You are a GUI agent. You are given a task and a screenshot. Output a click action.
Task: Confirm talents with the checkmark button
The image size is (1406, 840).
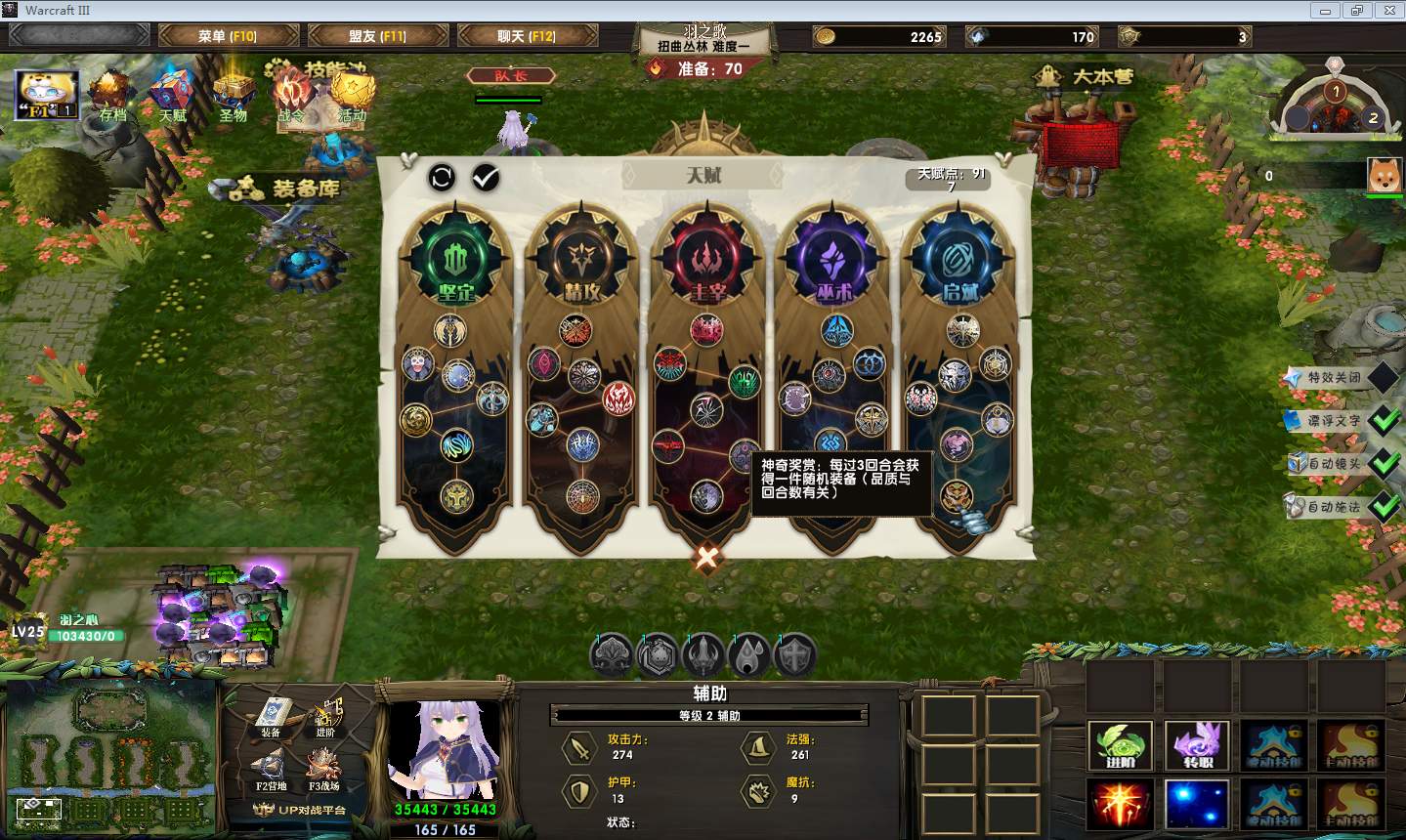486,177
